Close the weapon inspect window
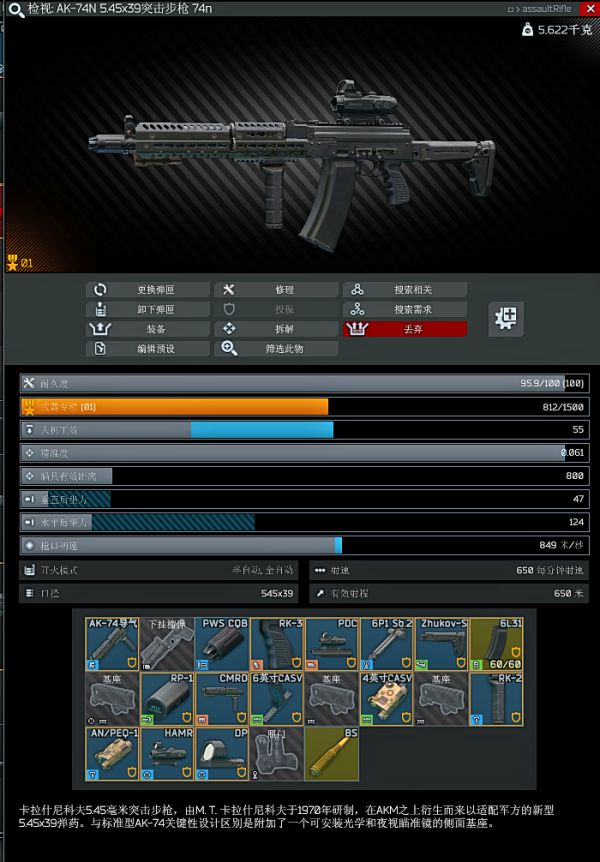Image resolution: width=600 pixels, height=862 pixels. 591,7
